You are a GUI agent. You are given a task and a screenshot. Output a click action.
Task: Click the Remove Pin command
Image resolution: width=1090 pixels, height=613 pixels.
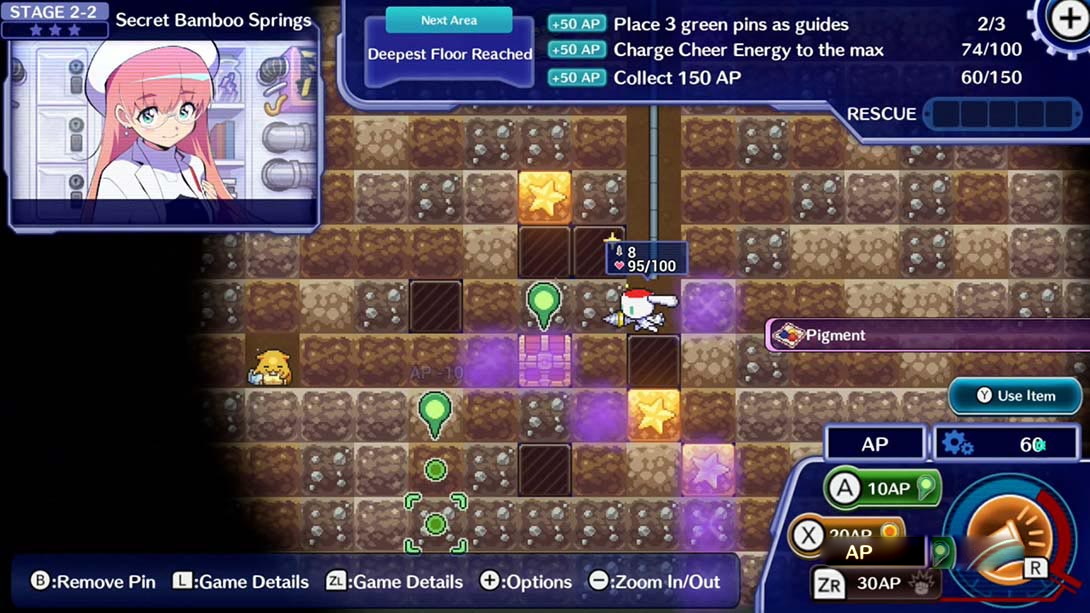(93, 582)
